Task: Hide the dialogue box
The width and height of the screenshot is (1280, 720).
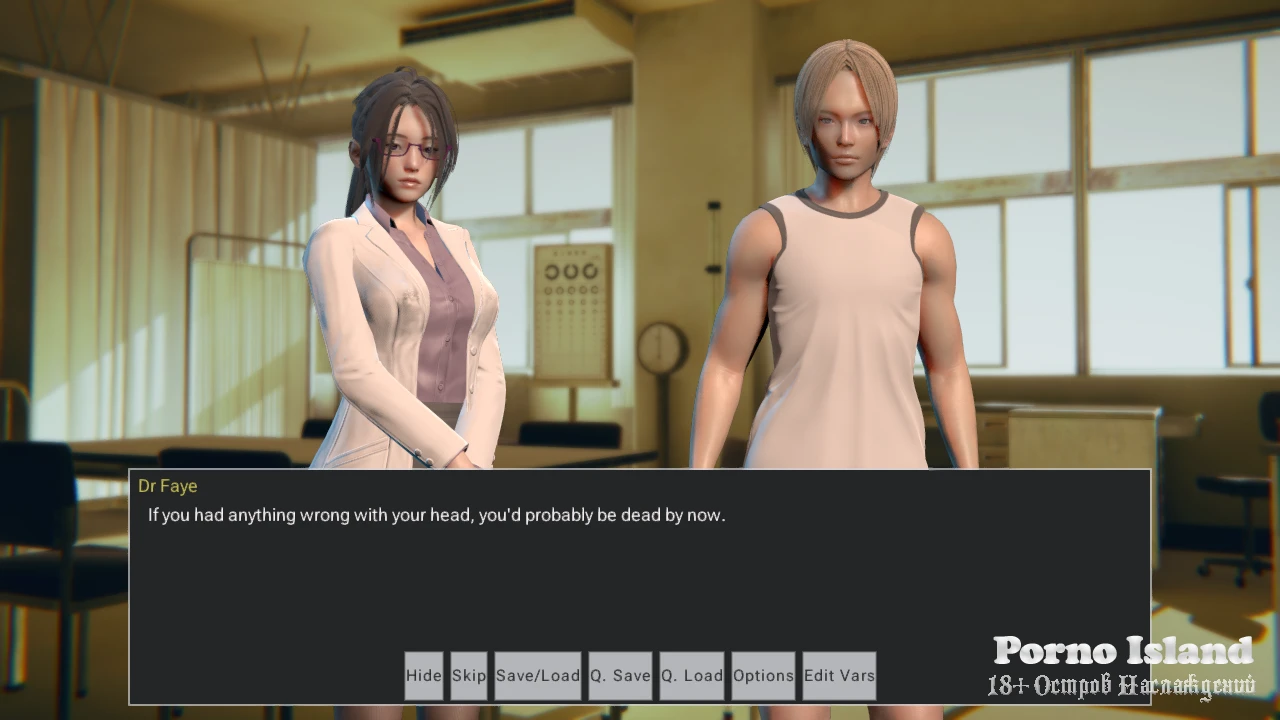Action: [423, 675]
